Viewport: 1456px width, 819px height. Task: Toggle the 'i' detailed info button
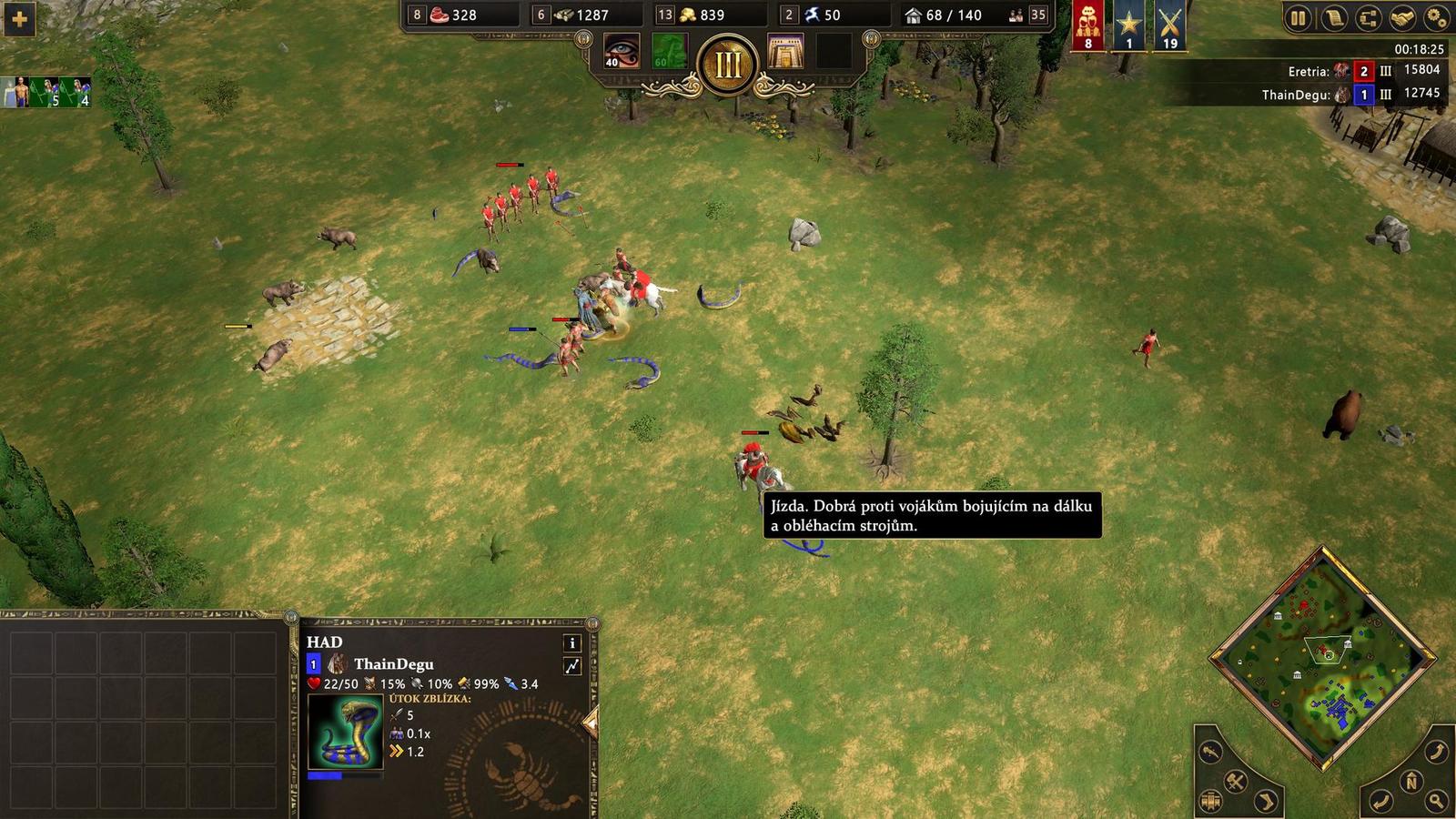point(571,643)
